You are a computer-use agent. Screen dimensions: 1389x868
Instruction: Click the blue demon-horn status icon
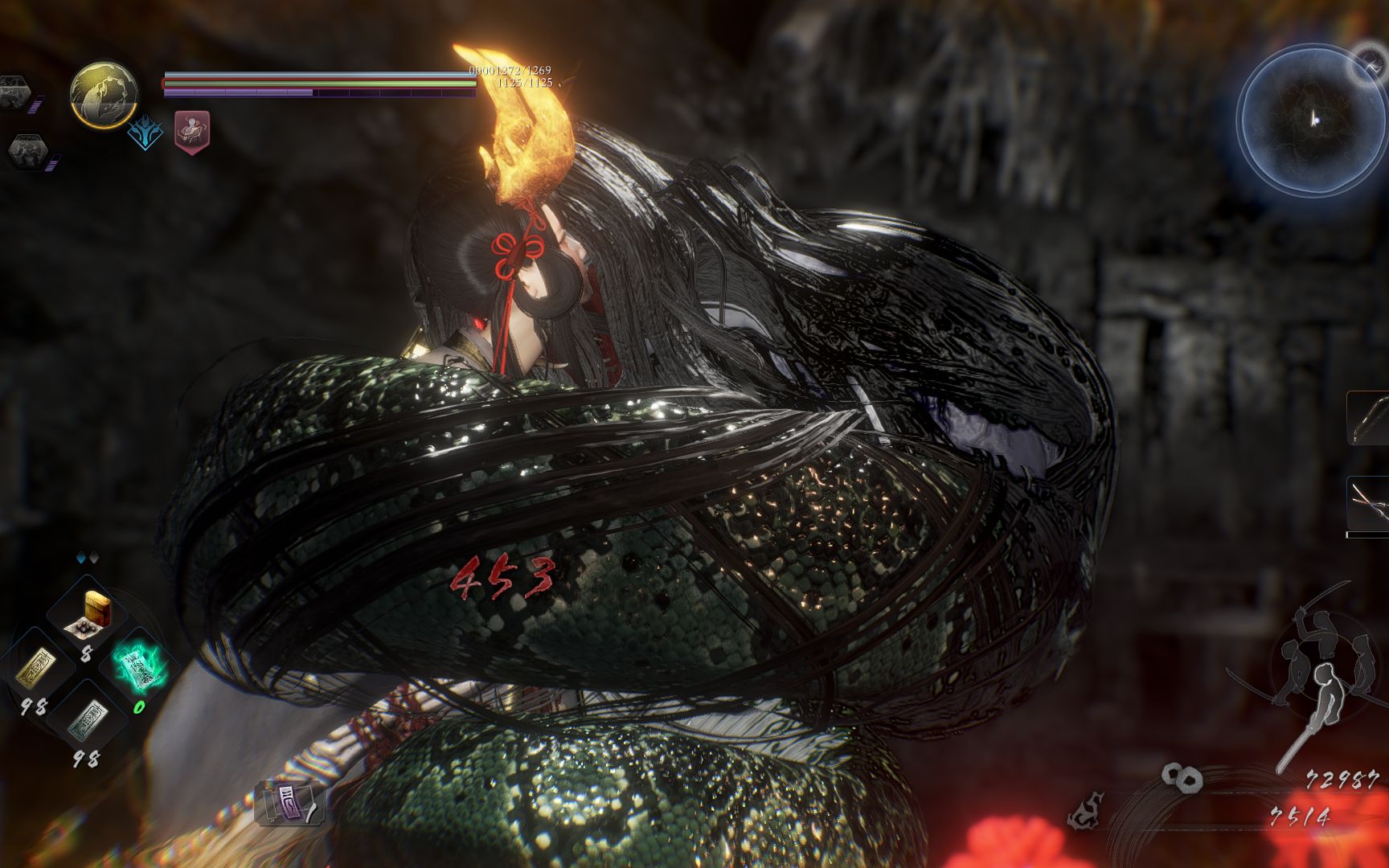pyautogui.click(x=145, y=134)
